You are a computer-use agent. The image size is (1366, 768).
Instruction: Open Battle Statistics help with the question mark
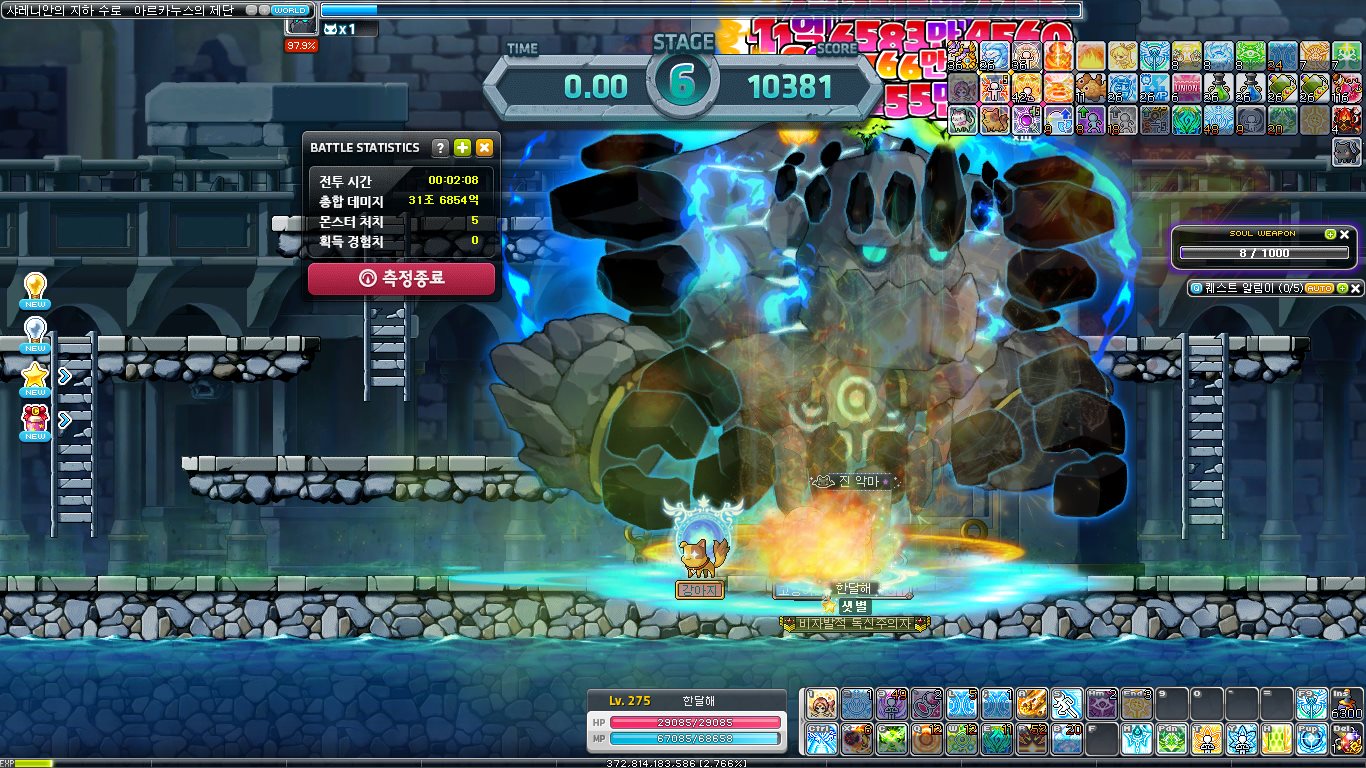coord(440,148)
